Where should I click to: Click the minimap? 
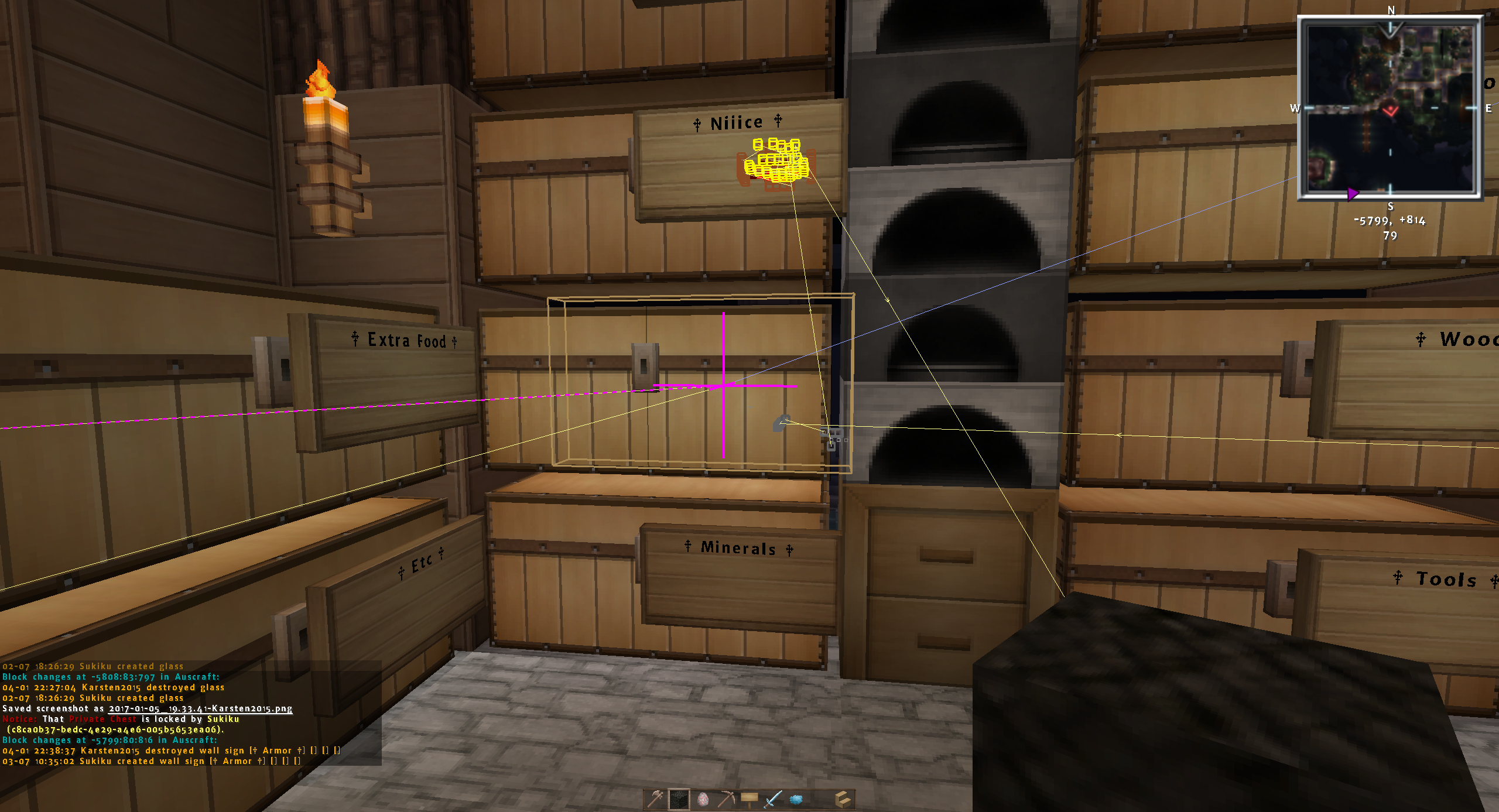(1390, 108)
